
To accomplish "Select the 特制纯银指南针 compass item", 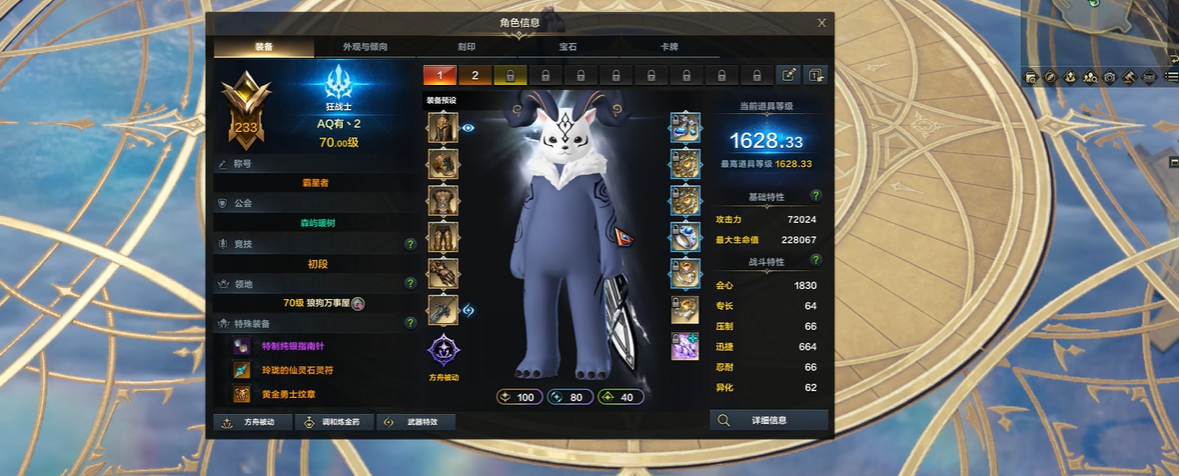I will pos(292,346).
